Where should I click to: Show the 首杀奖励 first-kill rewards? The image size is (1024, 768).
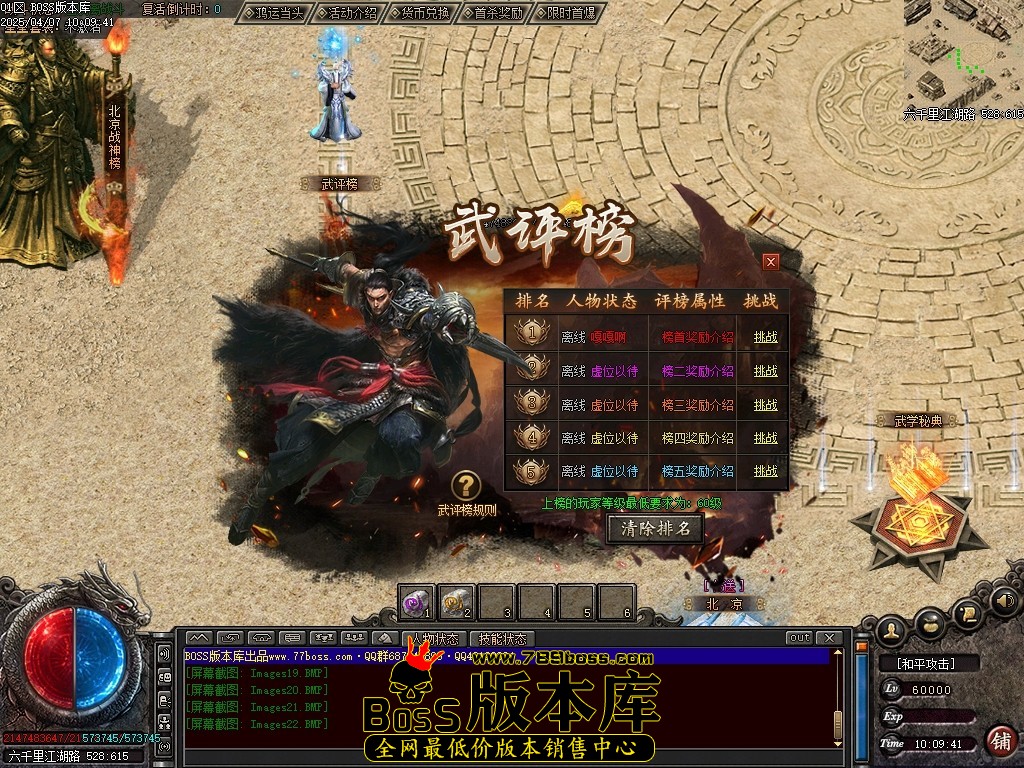coord(494,13)
